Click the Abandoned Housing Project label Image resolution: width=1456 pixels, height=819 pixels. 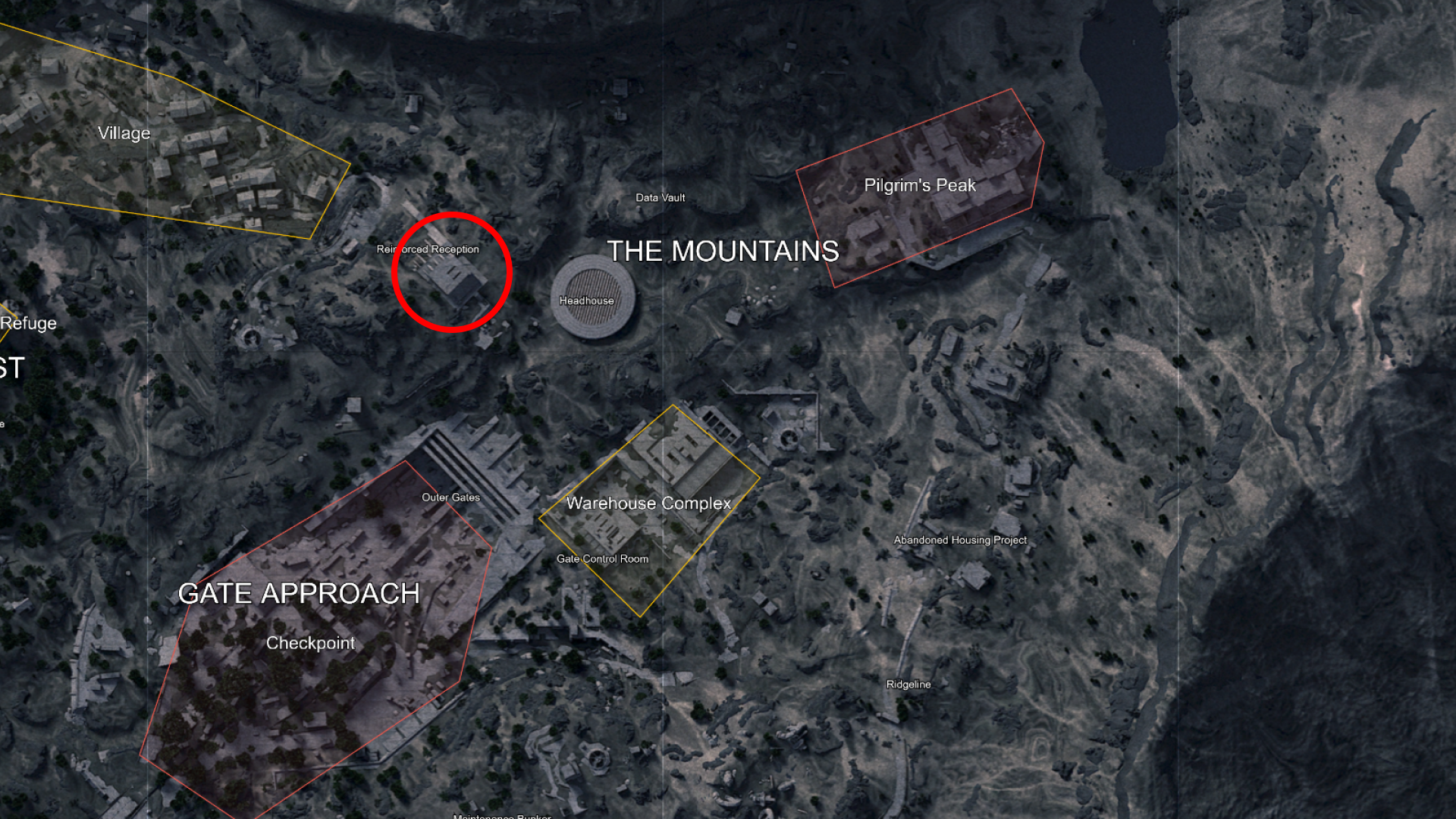point(959,540)
